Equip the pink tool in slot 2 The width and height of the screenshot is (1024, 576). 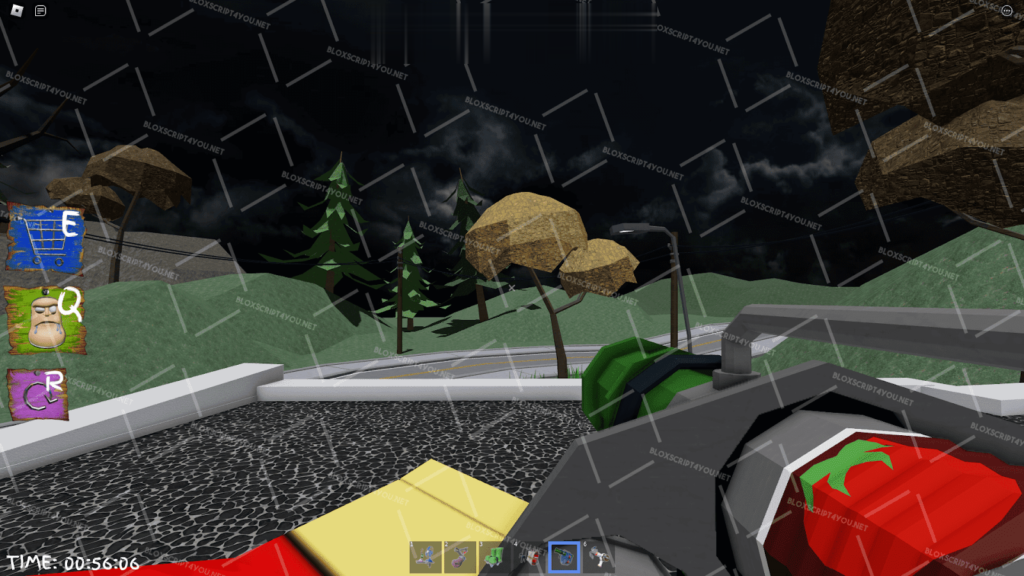click(460, 556)
